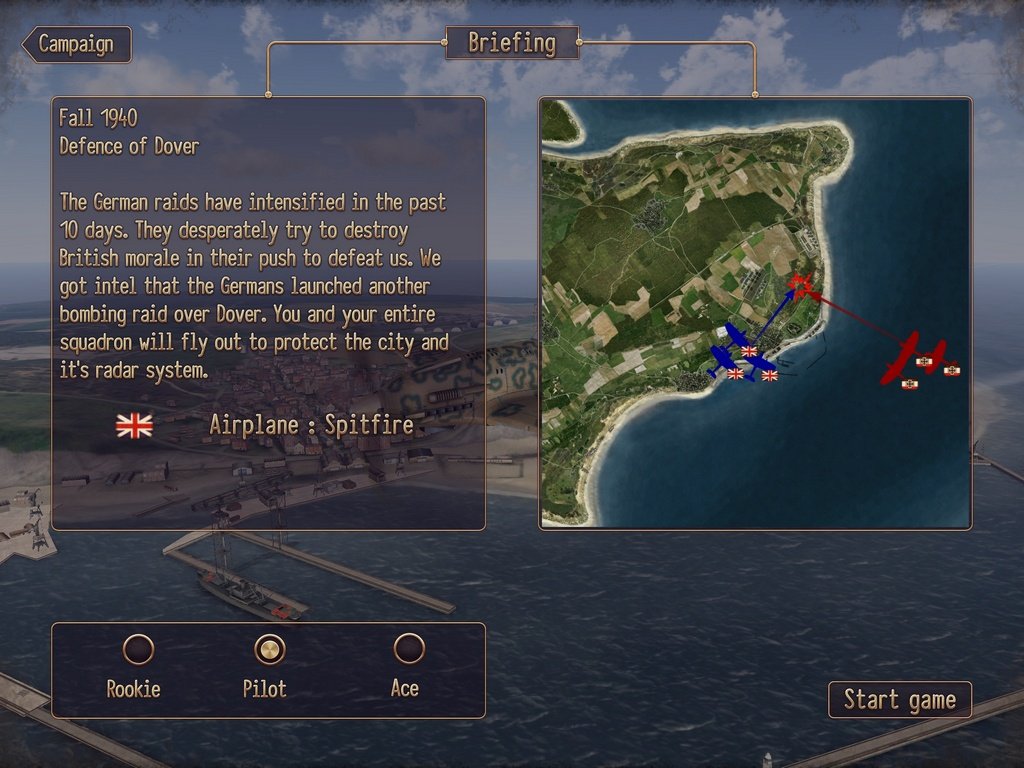Start the game mission
This screenshot has width=1024, height=768.
[x=899, y=700]
